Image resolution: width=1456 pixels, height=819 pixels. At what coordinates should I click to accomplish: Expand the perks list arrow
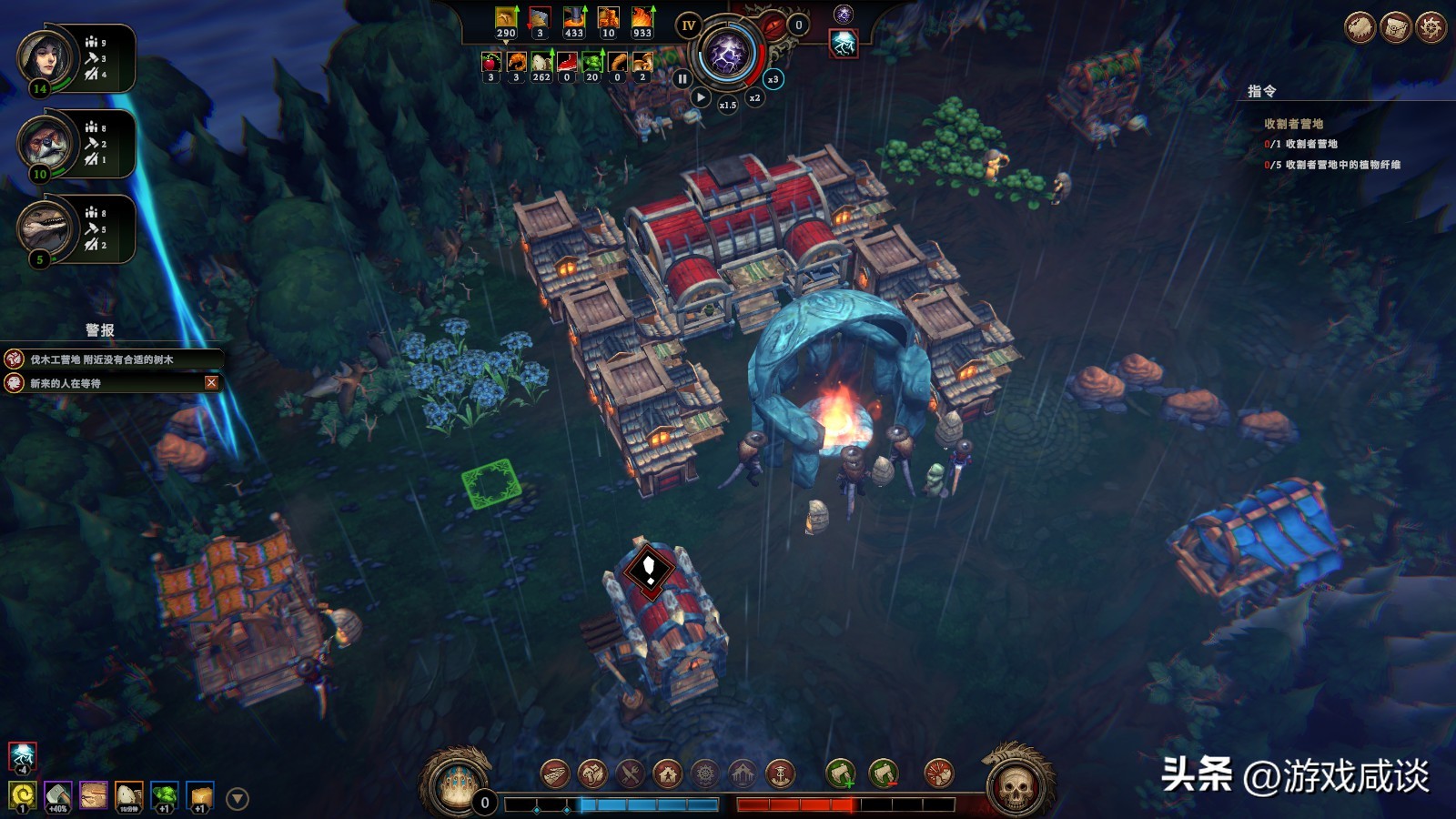[x=238, y=799]
